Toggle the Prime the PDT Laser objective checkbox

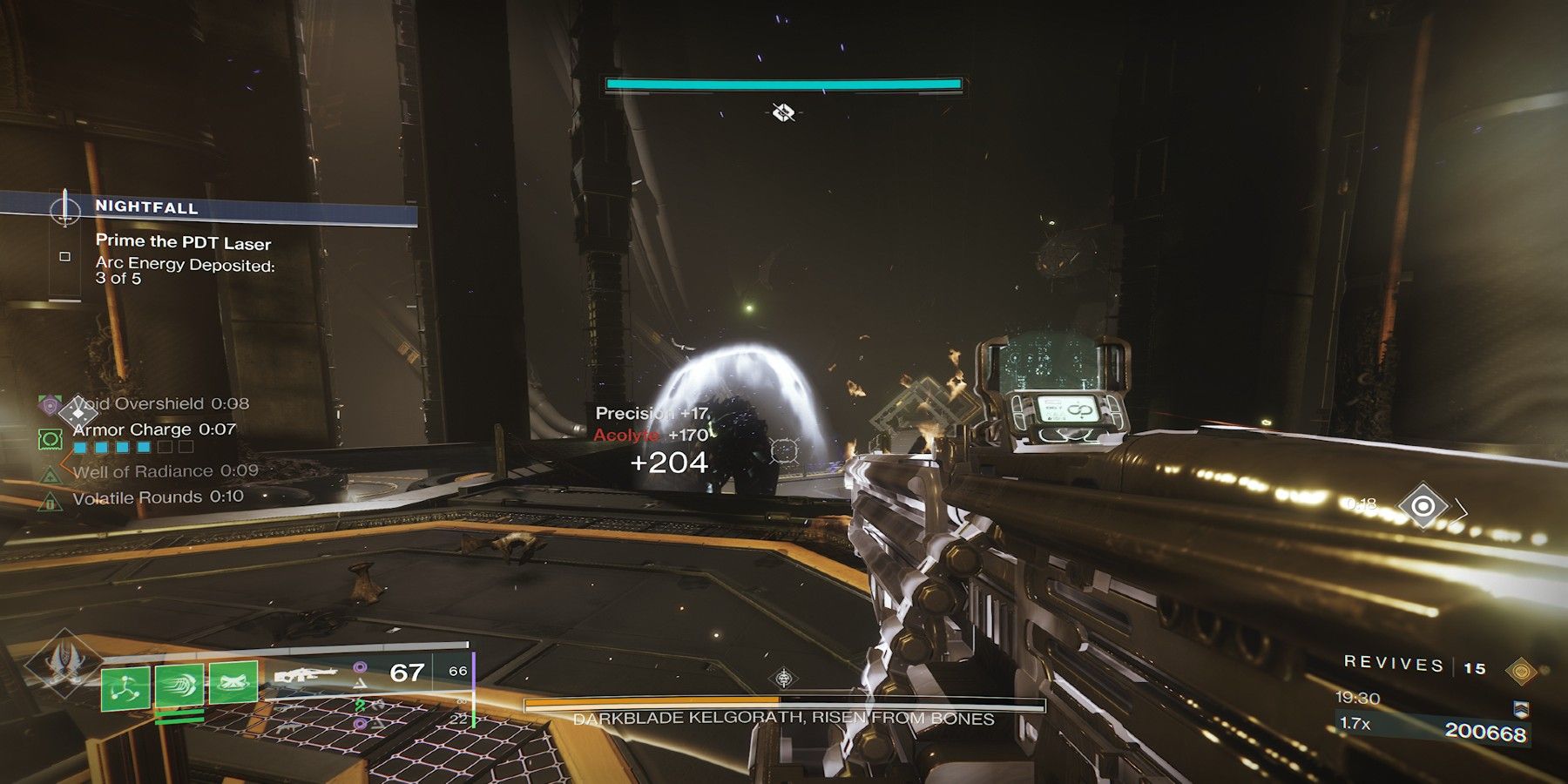(64, 255)
